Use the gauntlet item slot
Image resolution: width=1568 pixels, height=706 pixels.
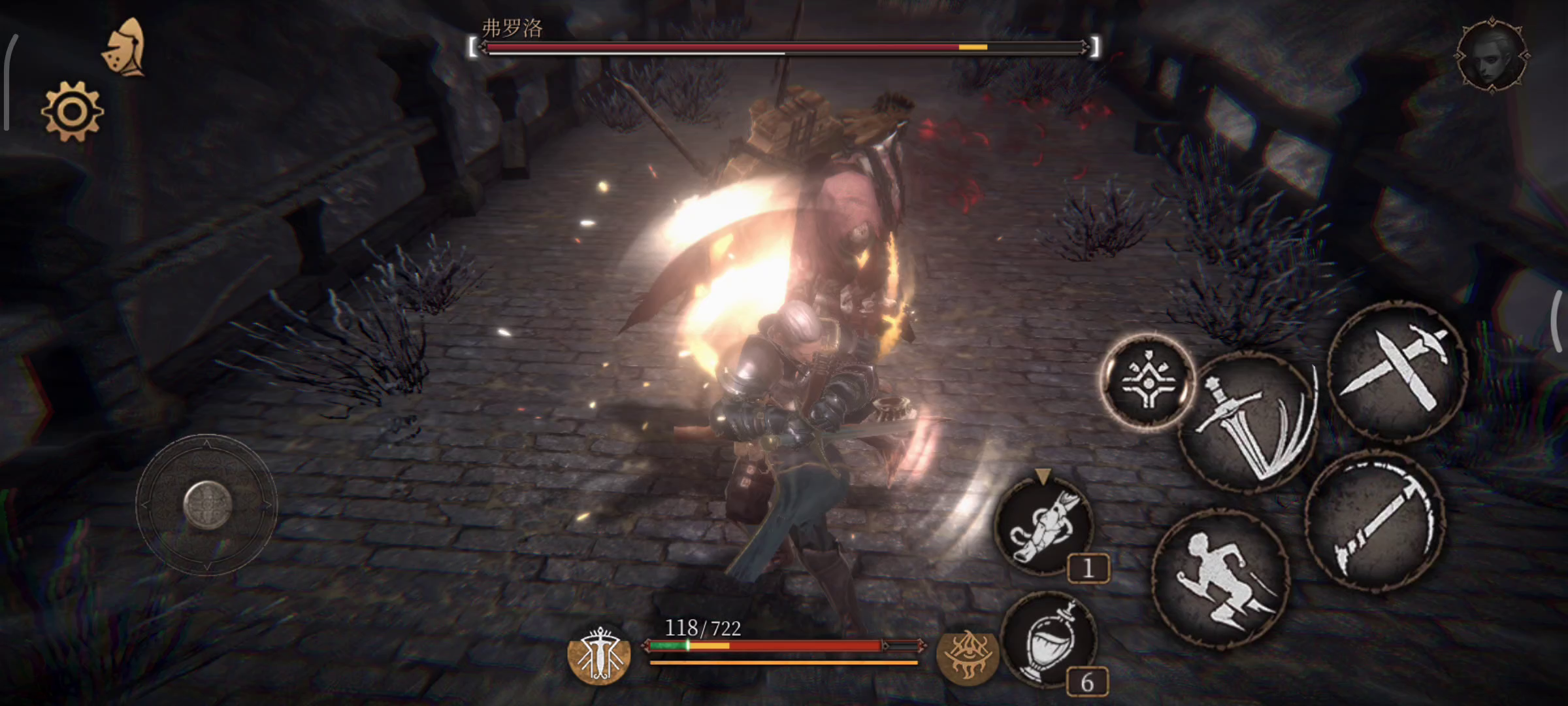click(x=1043, y=528)
